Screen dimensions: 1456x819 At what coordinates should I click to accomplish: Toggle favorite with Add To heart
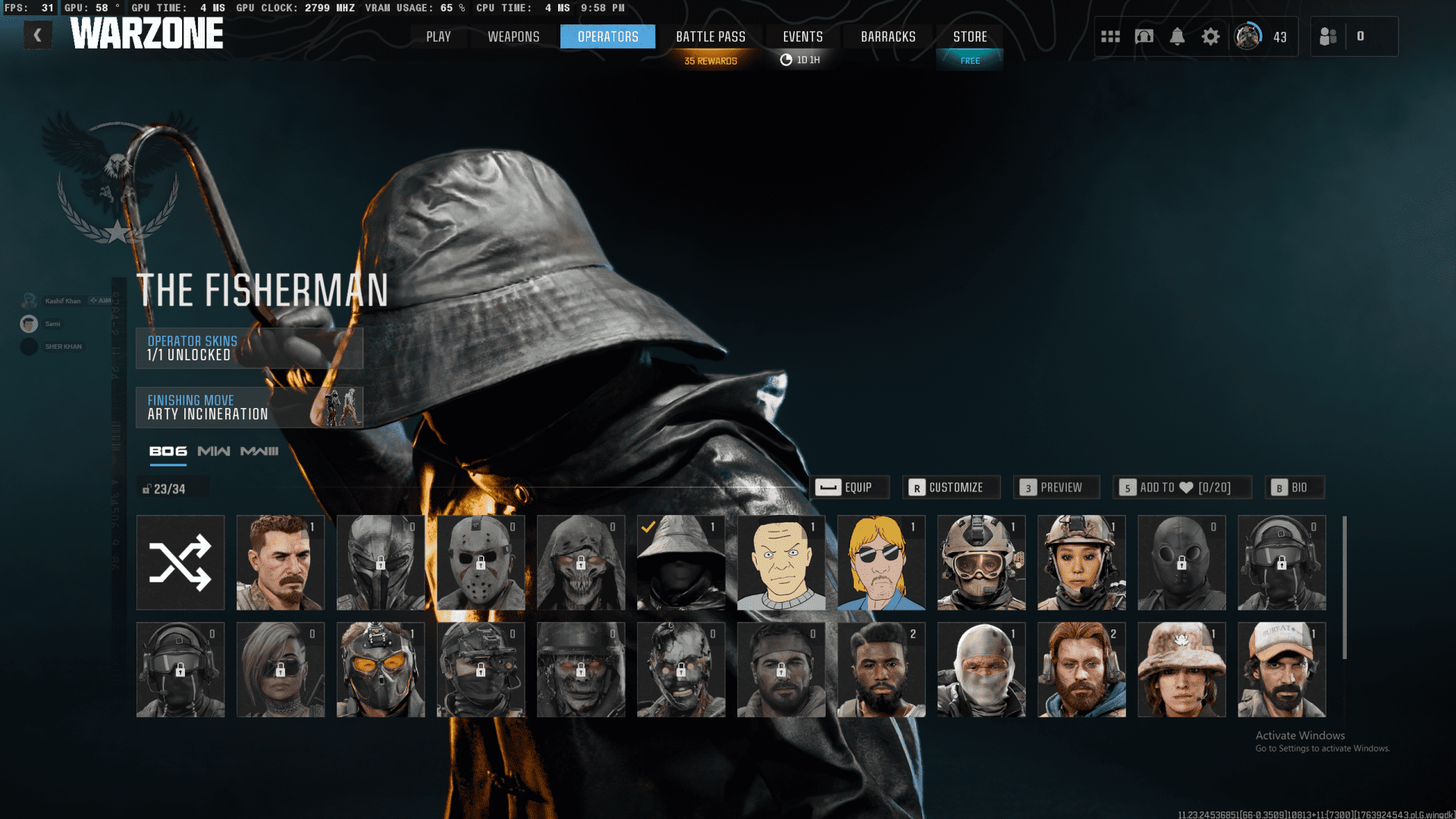point(1182,488)
